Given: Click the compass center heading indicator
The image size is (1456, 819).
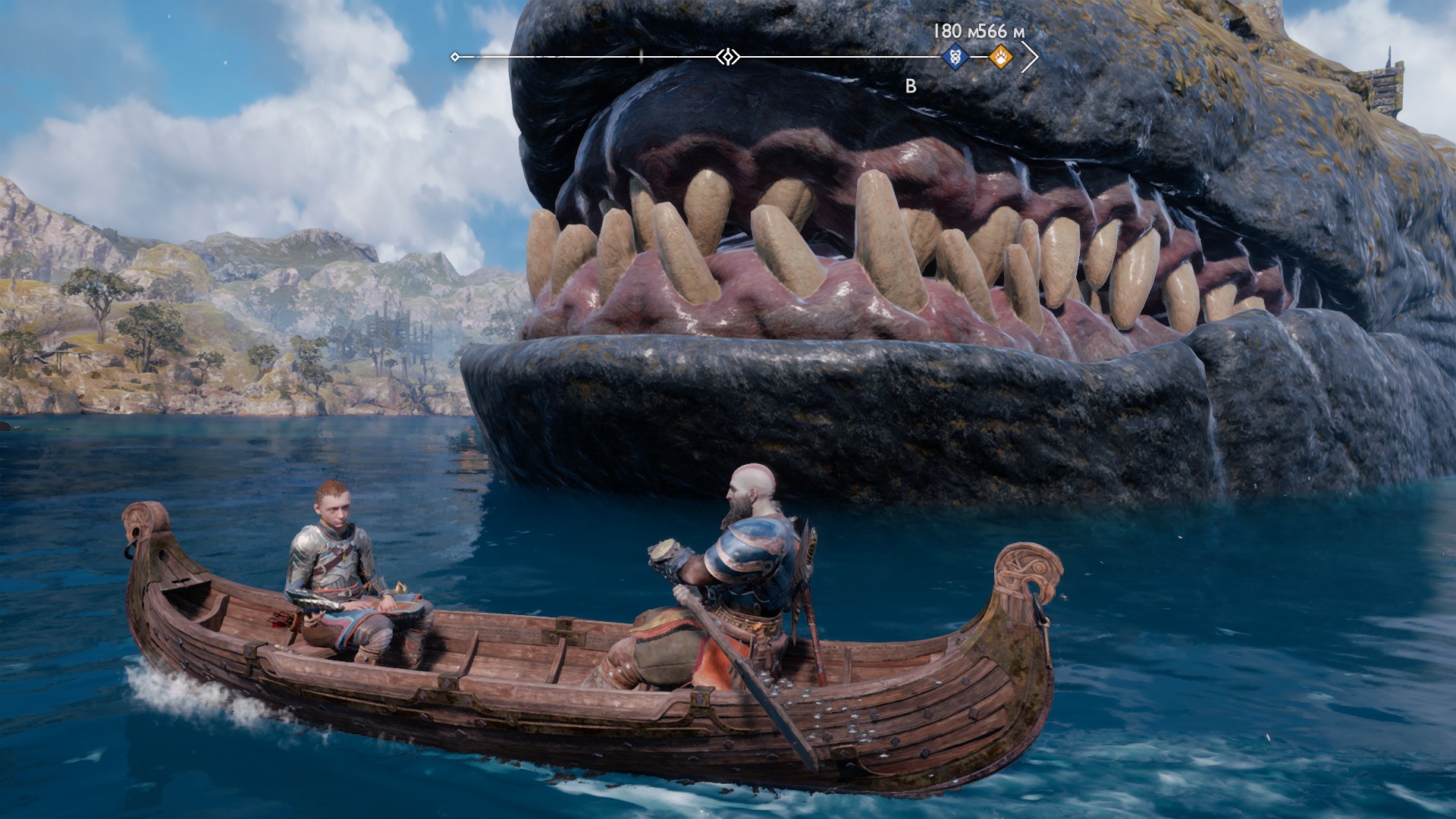Looking at the screenshot, I should 728,57.
